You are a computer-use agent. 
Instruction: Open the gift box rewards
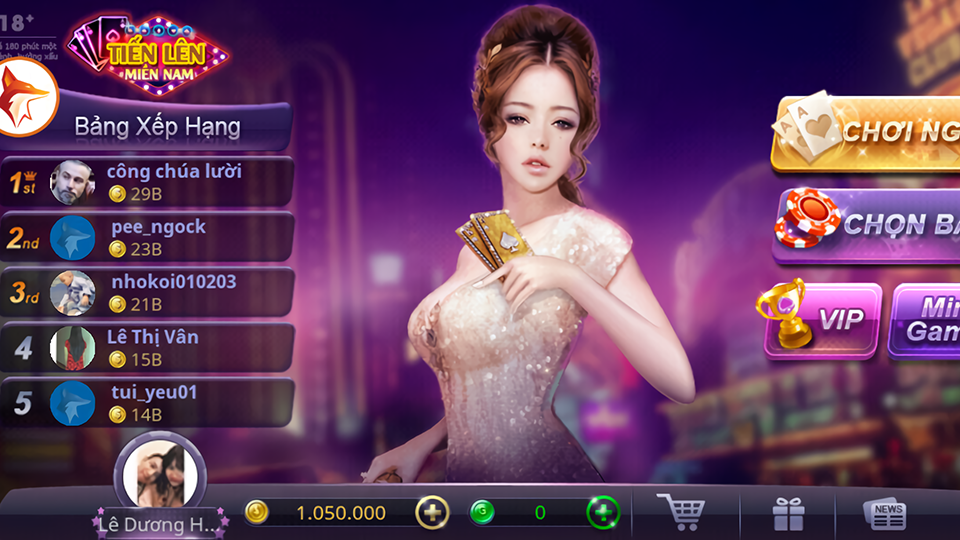coord(788,514)
